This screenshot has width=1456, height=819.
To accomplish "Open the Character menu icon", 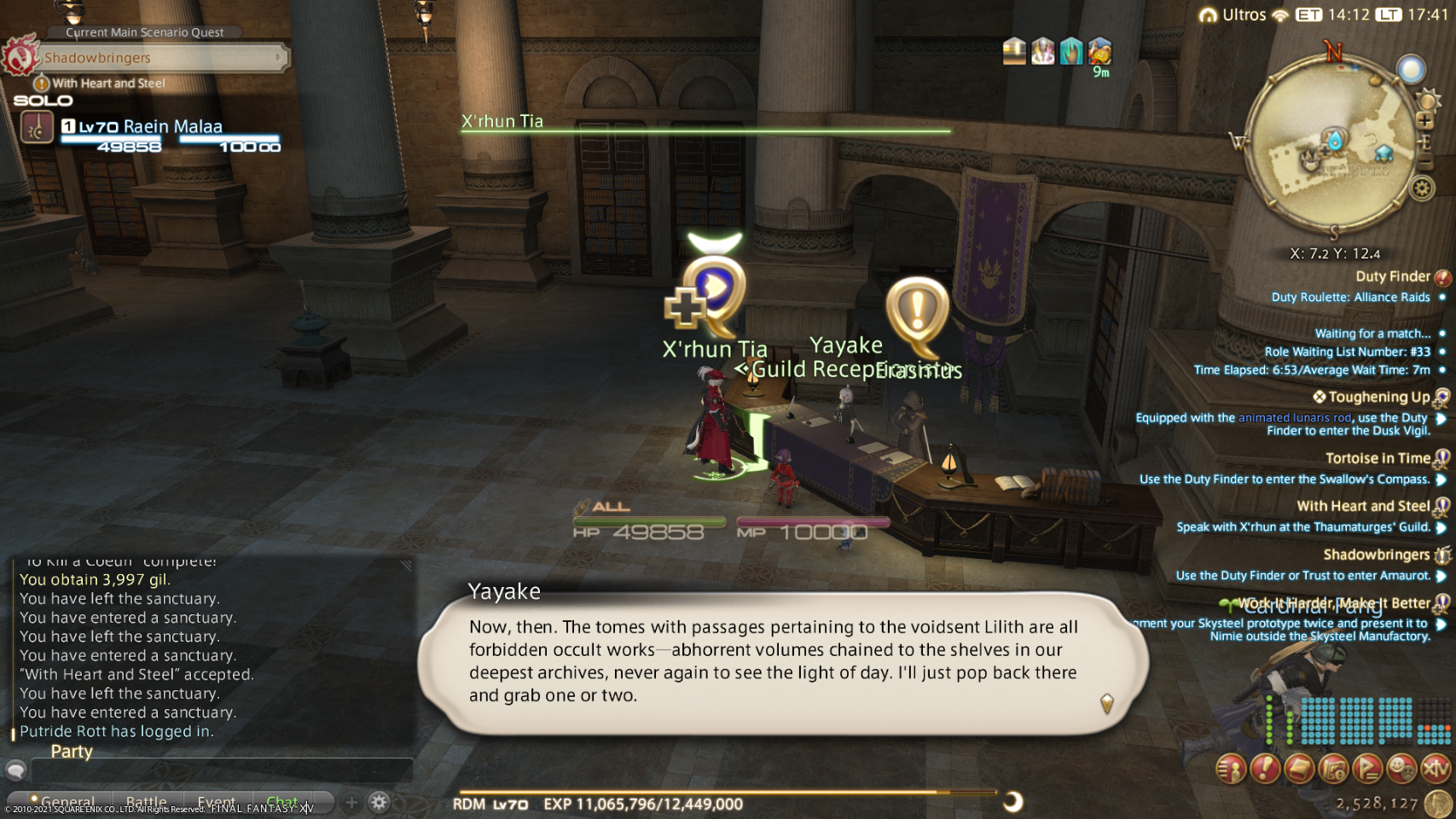I will point(1231,770).
